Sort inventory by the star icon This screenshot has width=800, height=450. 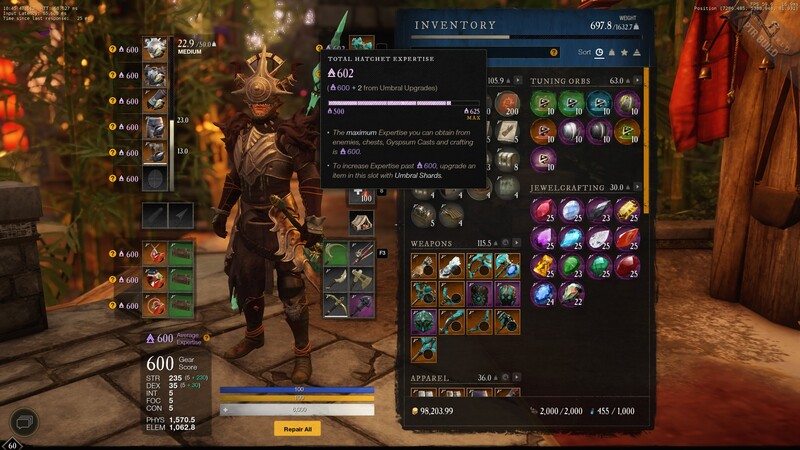624,52
